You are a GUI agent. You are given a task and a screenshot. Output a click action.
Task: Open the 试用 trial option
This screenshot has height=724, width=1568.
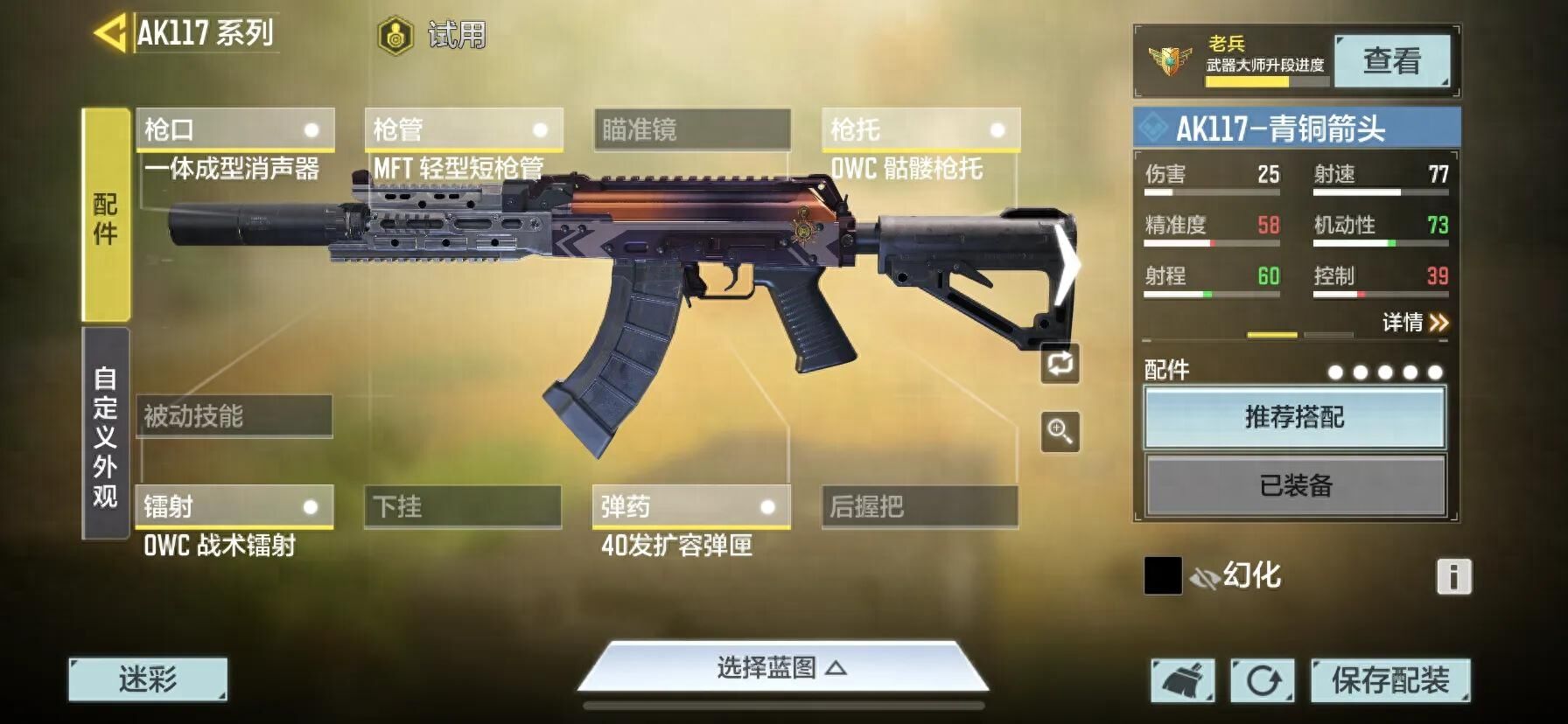coord(432,36)
